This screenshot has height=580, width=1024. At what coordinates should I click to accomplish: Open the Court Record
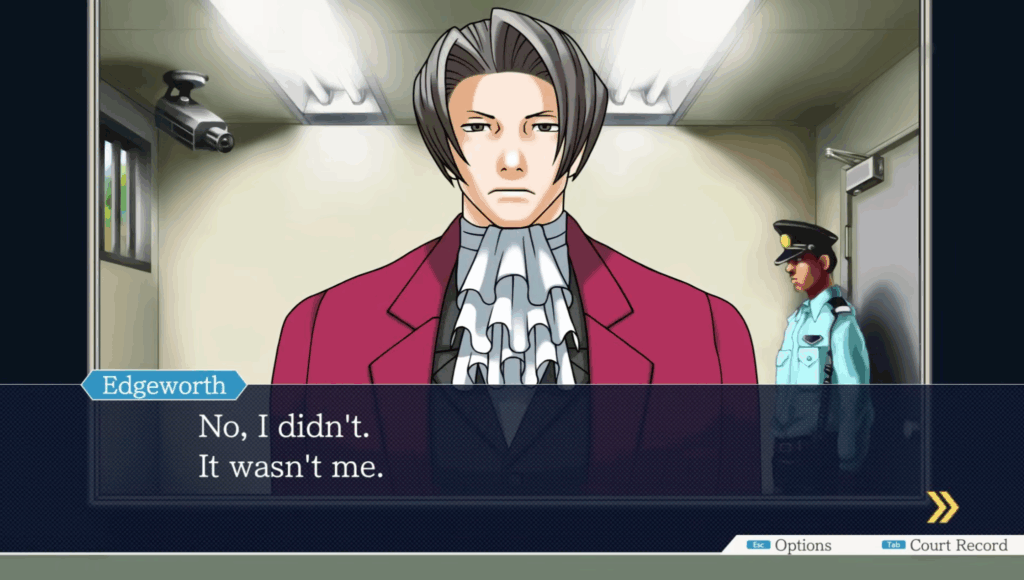coord(945,545)
